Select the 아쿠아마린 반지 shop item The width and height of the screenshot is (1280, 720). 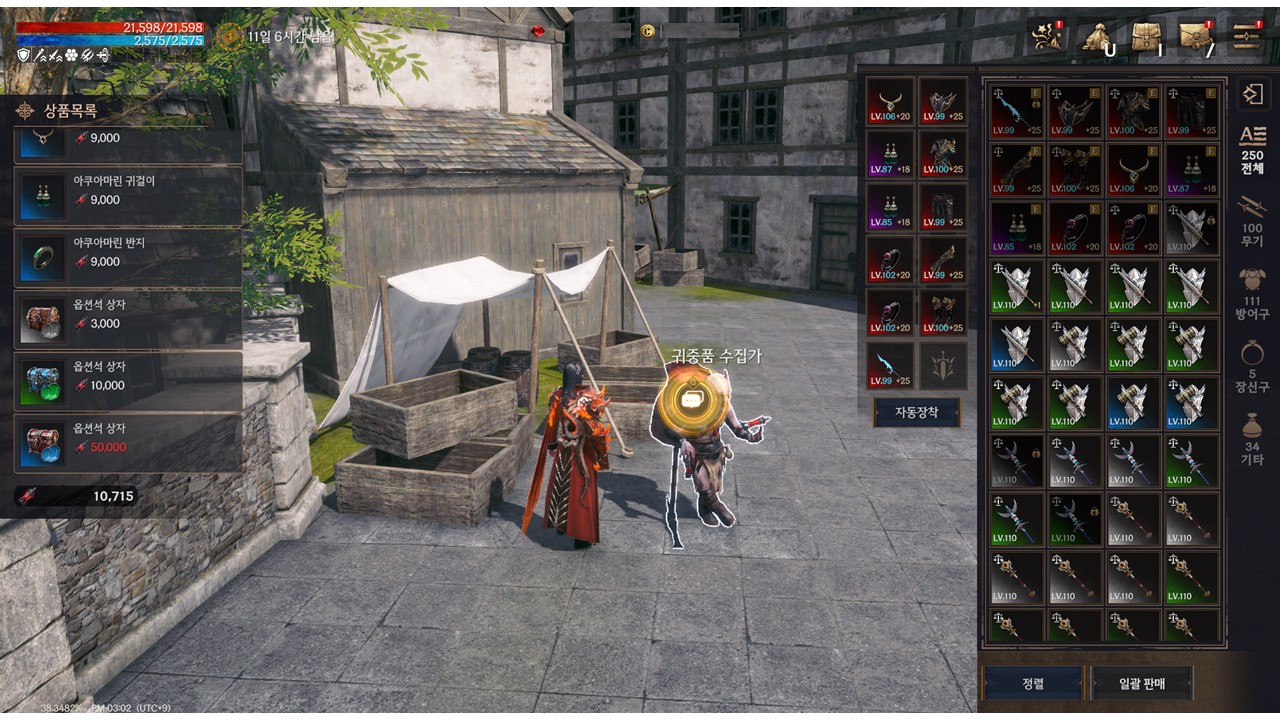[x=128, y=256]
